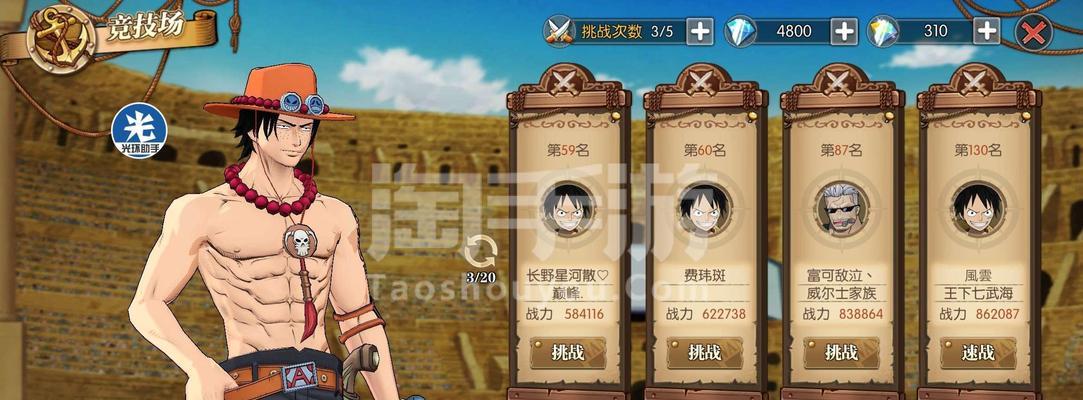The width and height of the screenshot is (1083, 400).
Task: Close the arena screen with red X
Action: click(x=1033, y=32)
